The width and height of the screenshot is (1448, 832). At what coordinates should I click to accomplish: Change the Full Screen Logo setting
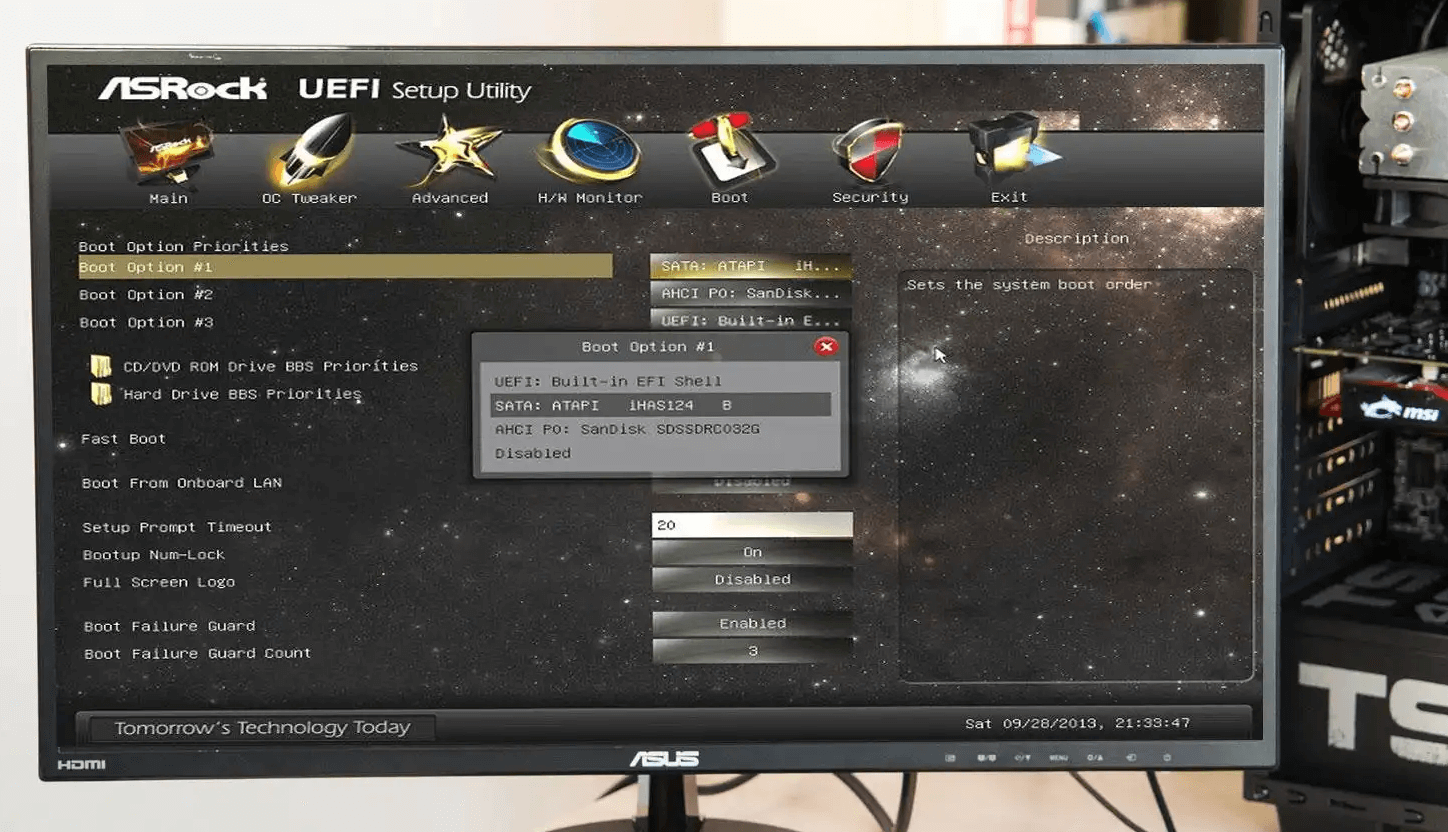click(x=752, y=579)
